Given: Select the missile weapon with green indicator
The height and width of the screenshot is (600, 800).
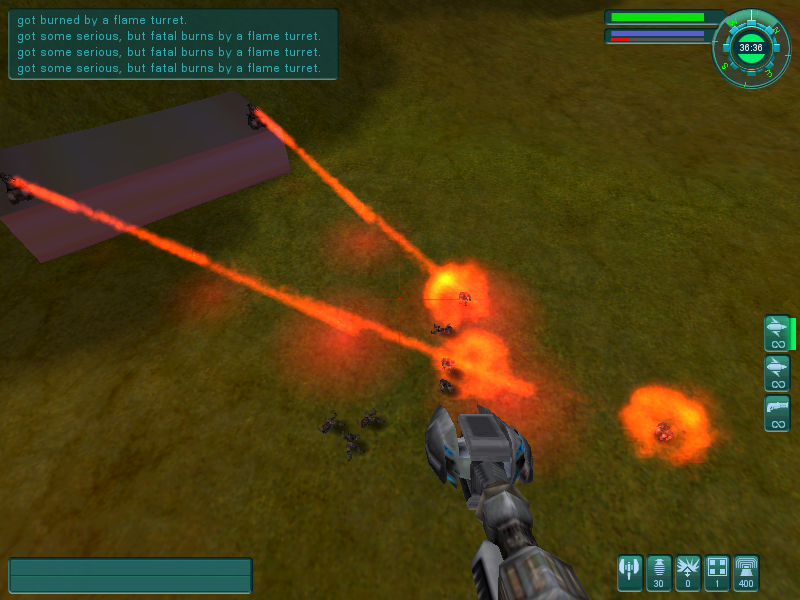Looking at the screenshot, I should click(x=777, y=333).
